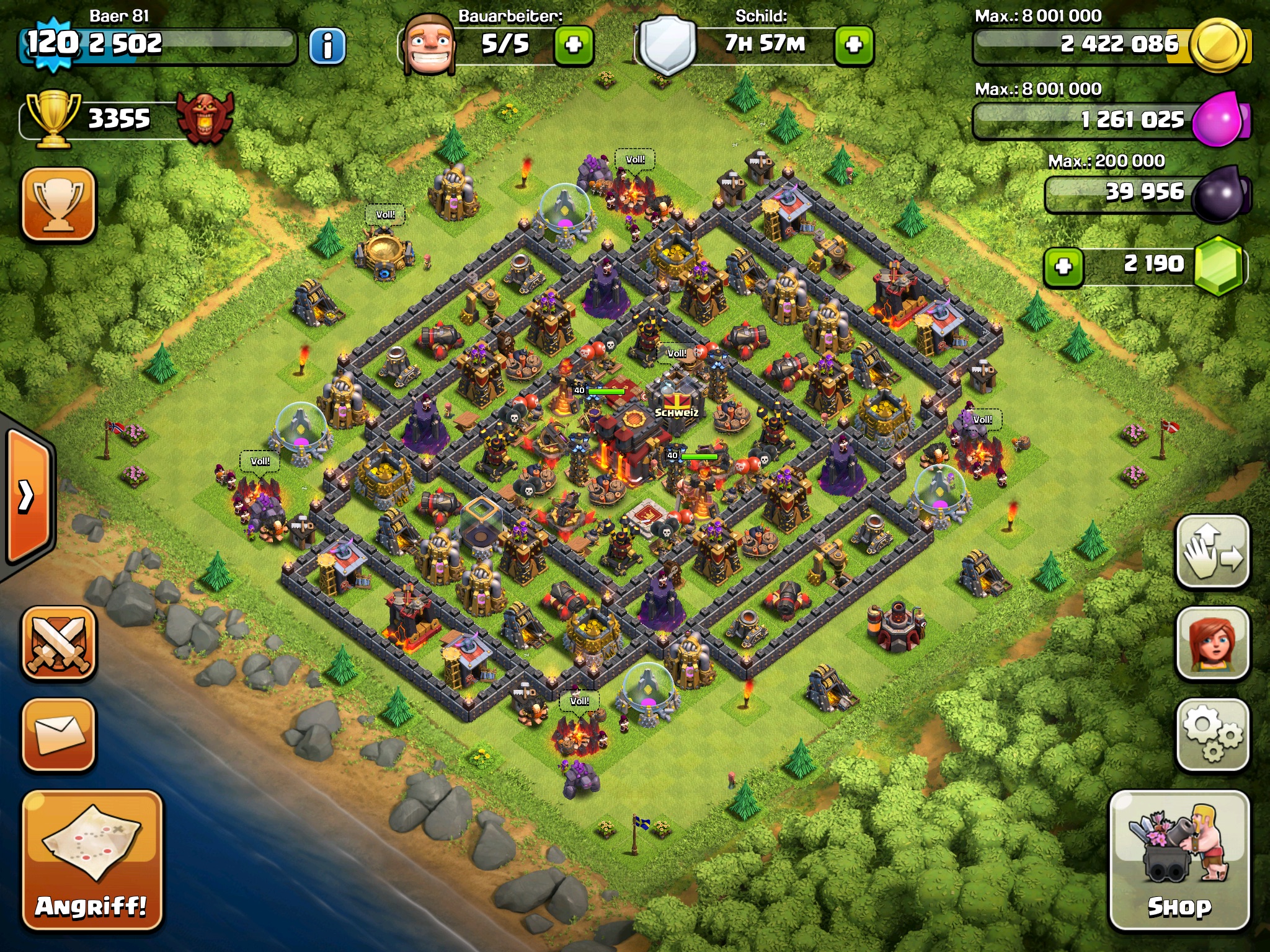
Task: Expand the orange side arrow tab
Action: pyautogui.click(x=28, y=496)
